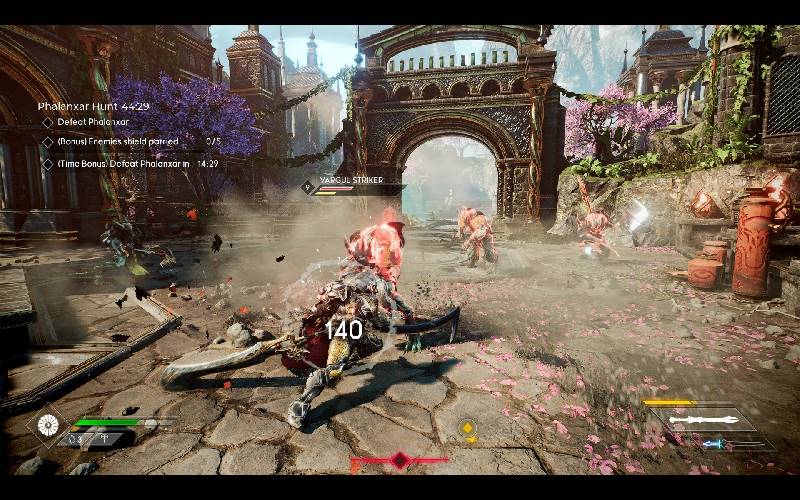
Task: Select the Defeat Phalanxar objective
Action: [89, 123]
